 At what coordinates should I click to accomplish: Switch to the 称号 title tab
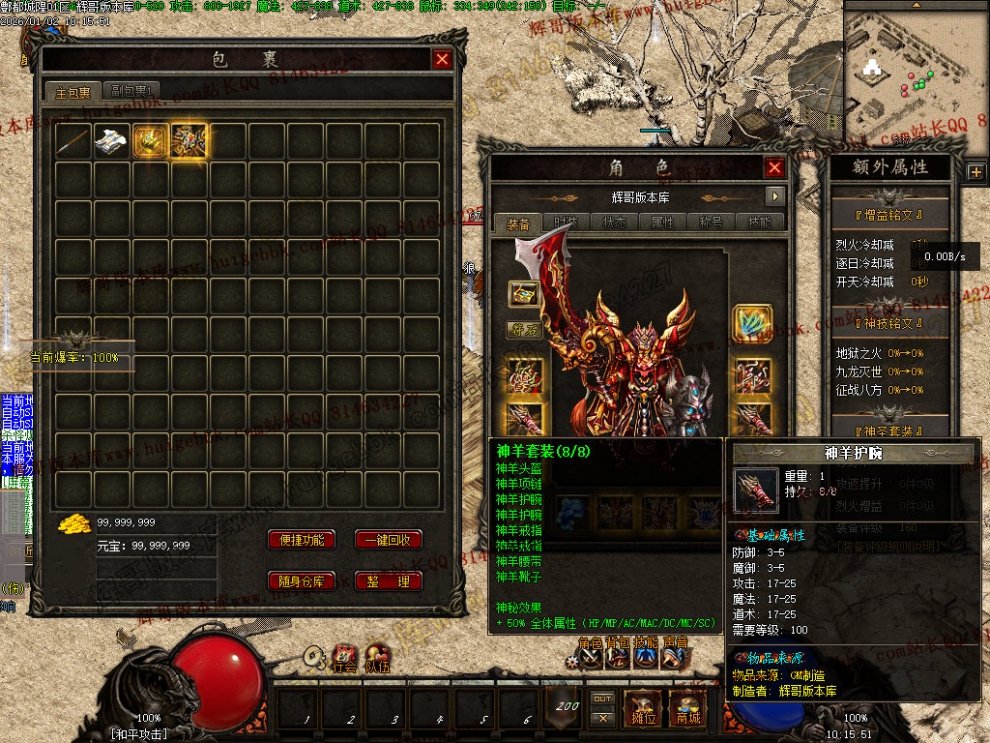point(709,223)
